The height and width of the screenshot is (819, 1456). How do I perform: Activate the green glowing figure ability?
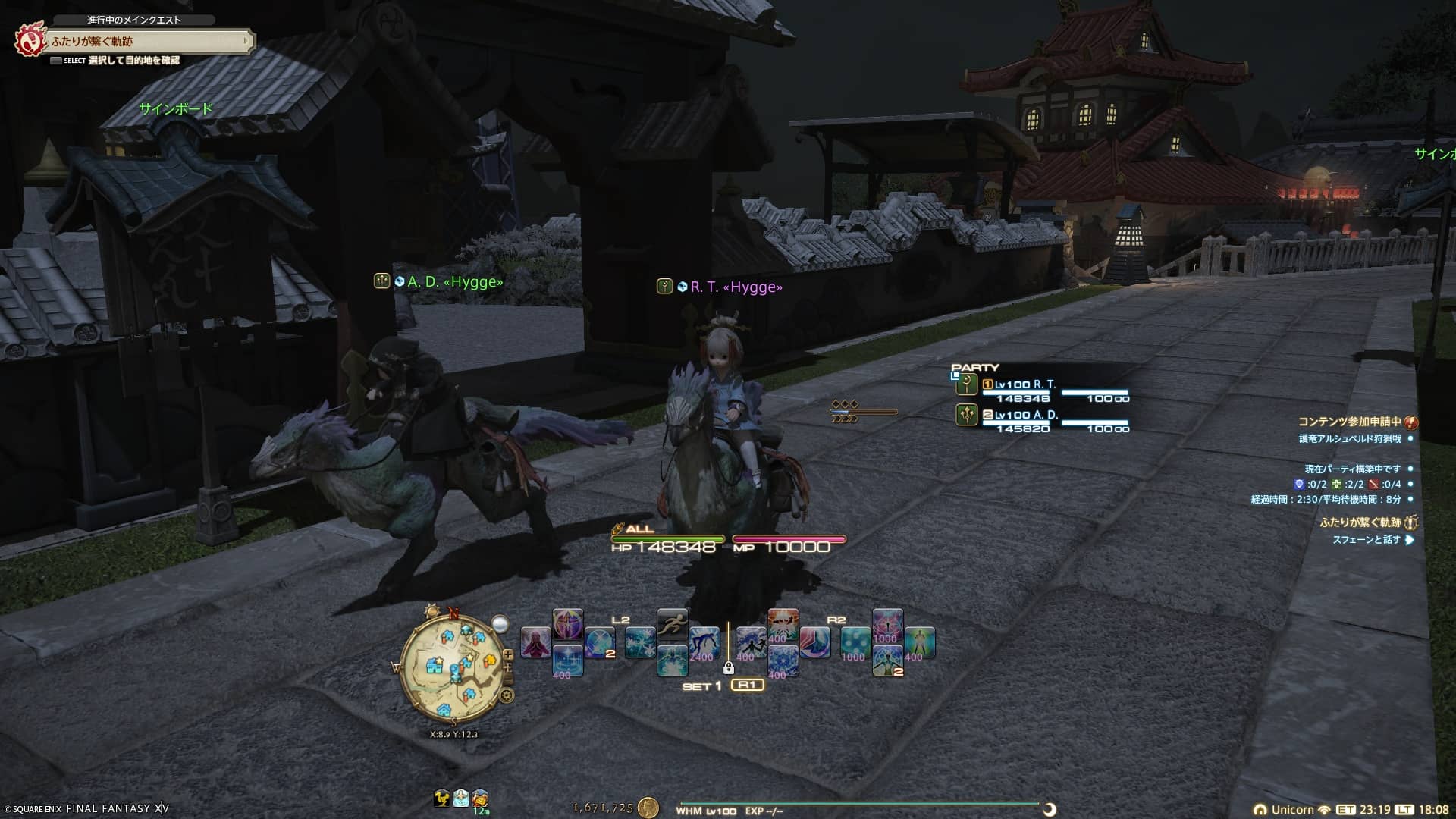(920, 643)
